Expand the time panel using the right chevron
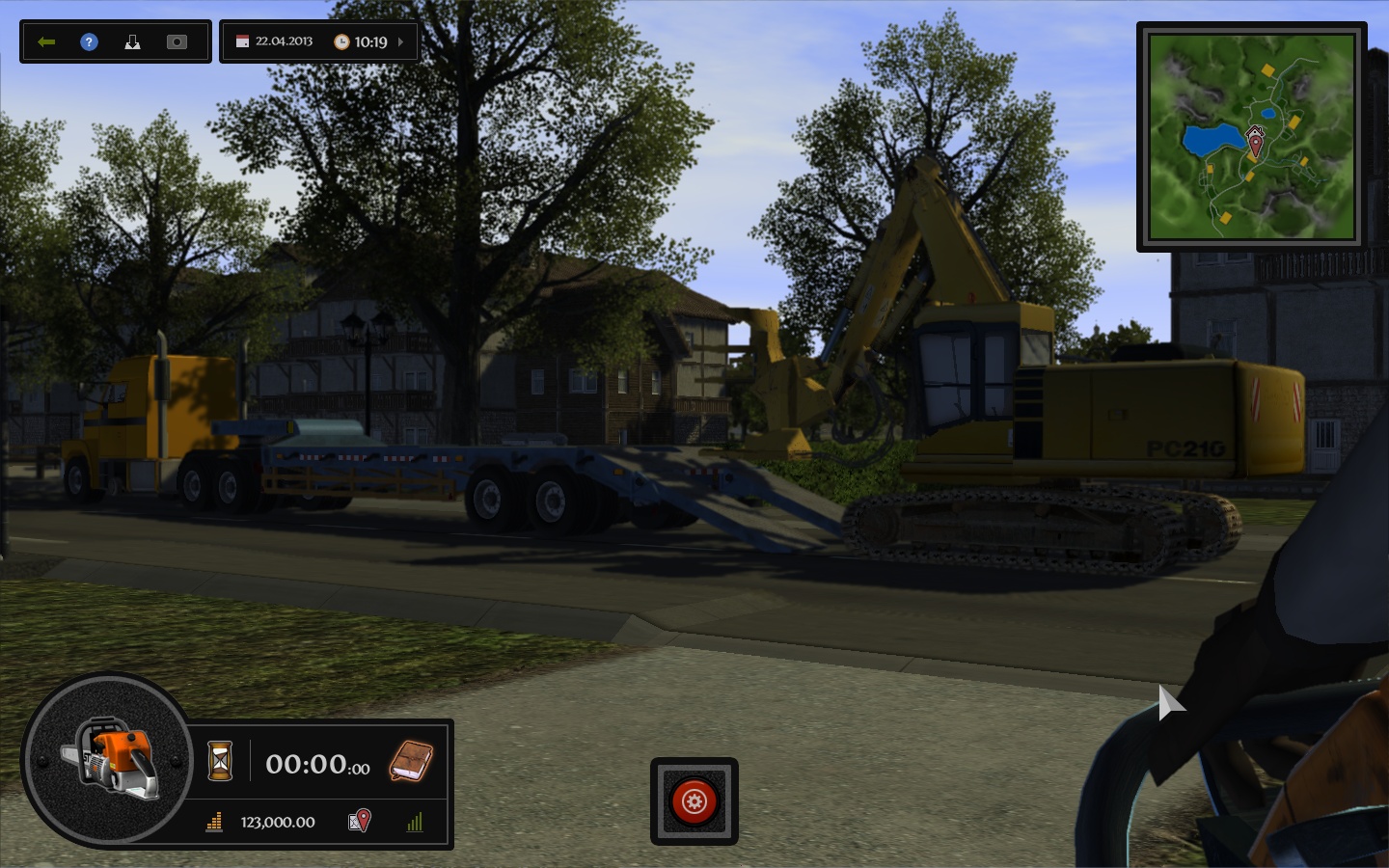The width and height of the screenshot is (1389, 868). (x=398, y=41)
